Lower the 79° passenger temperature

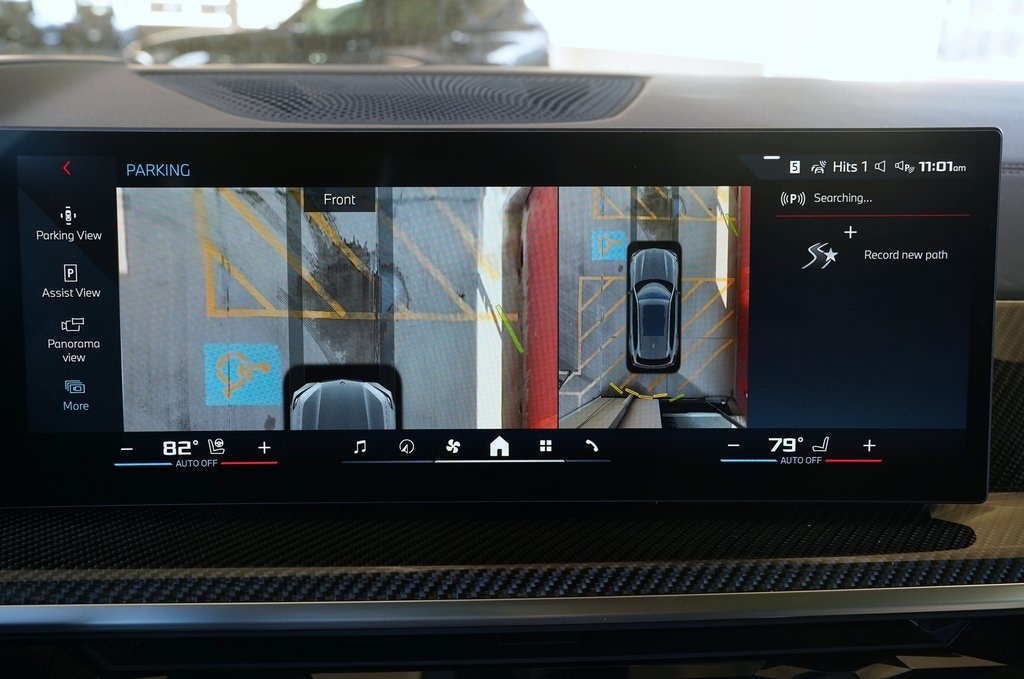point(734,446)
